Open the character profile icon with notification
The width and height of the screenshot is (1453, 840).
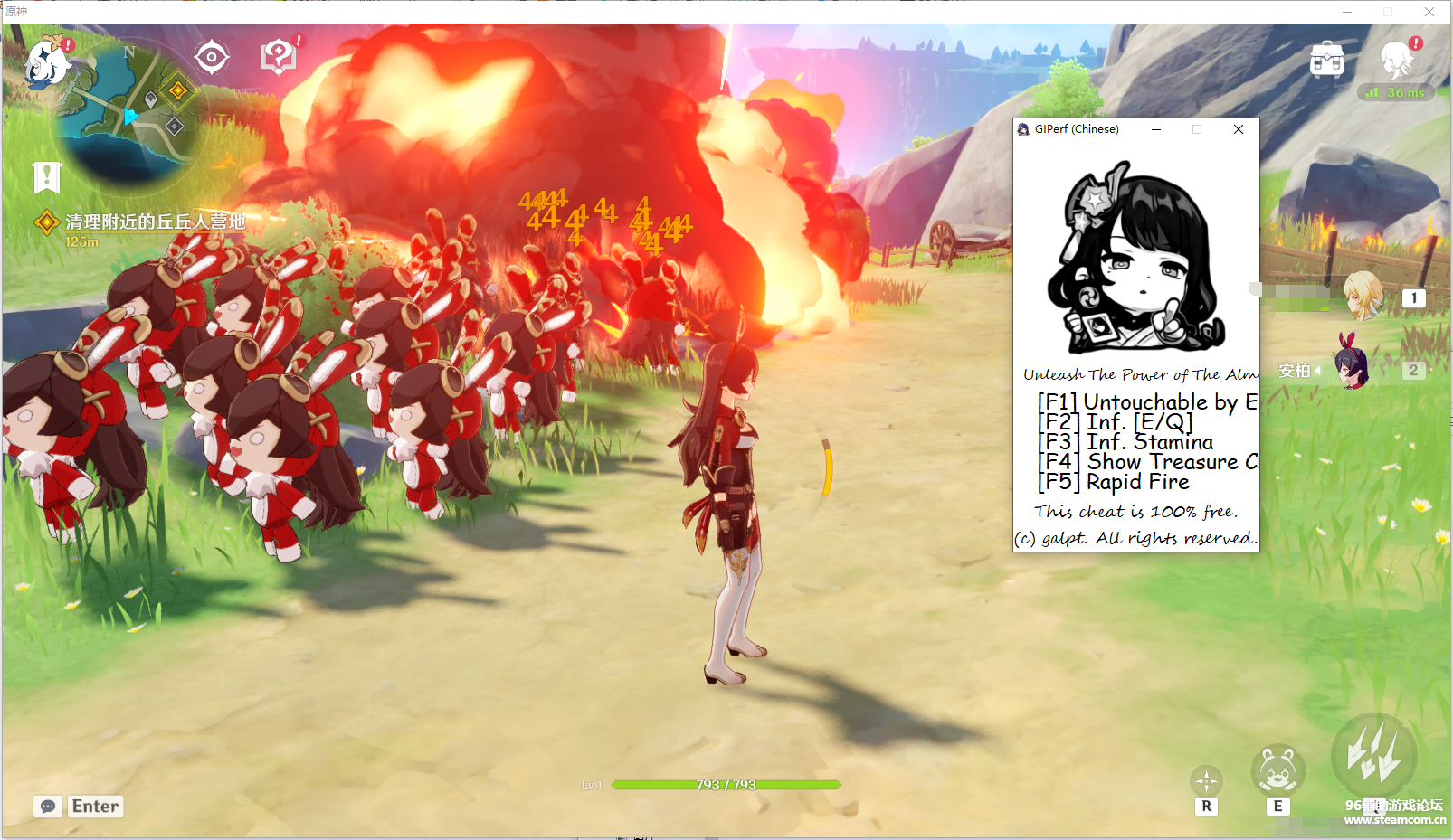pos(1396,60)
